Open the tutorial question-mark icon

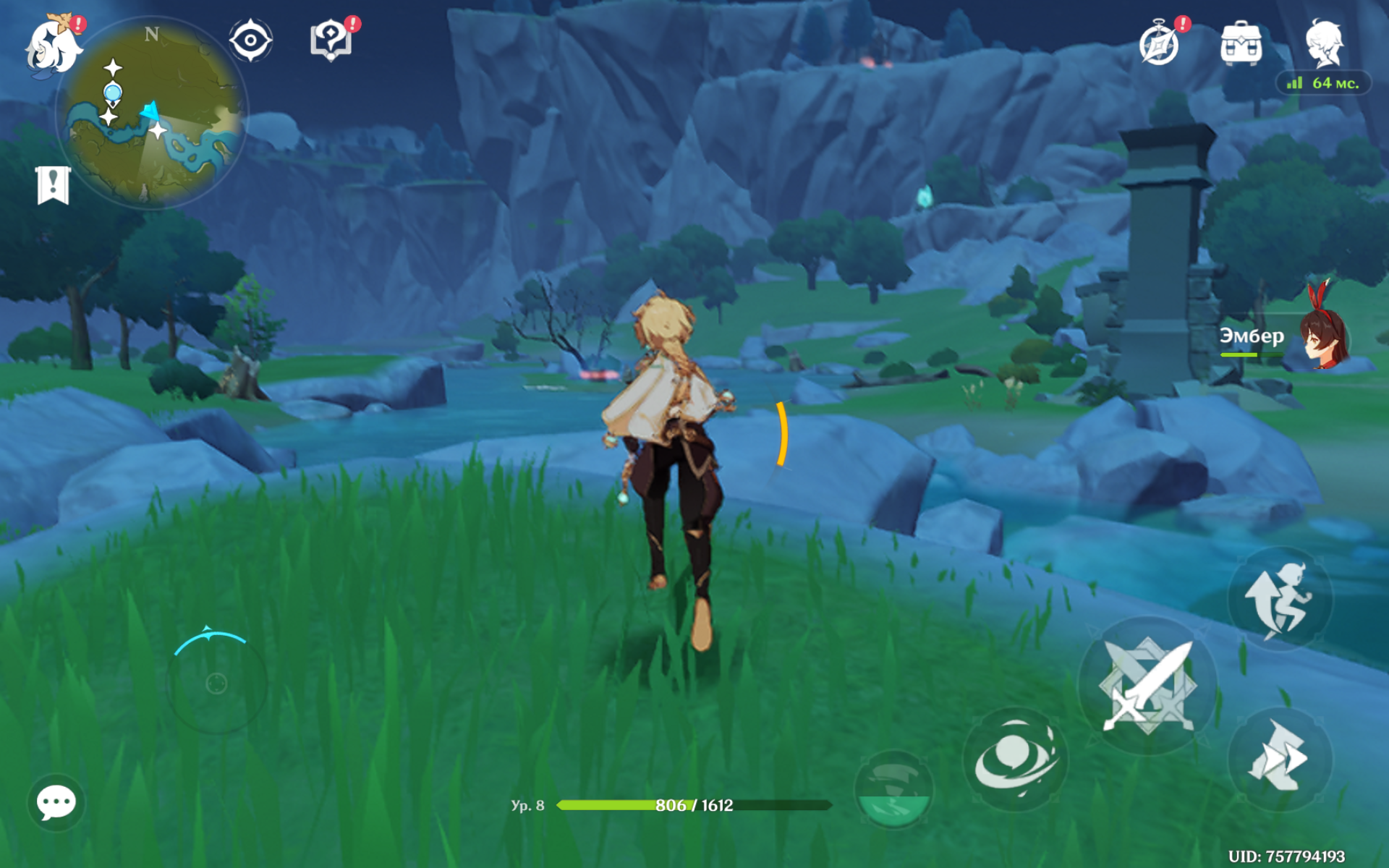coord(331,41)
